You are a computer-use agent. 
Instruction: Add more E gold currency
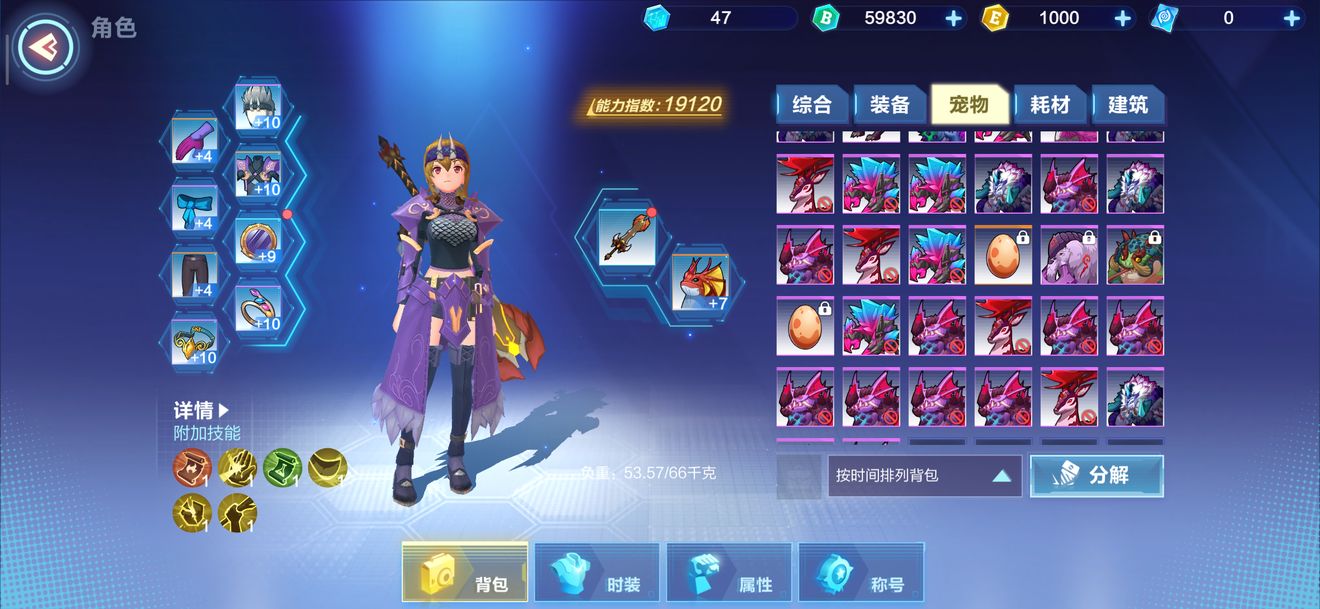[x=1122, y=18]
